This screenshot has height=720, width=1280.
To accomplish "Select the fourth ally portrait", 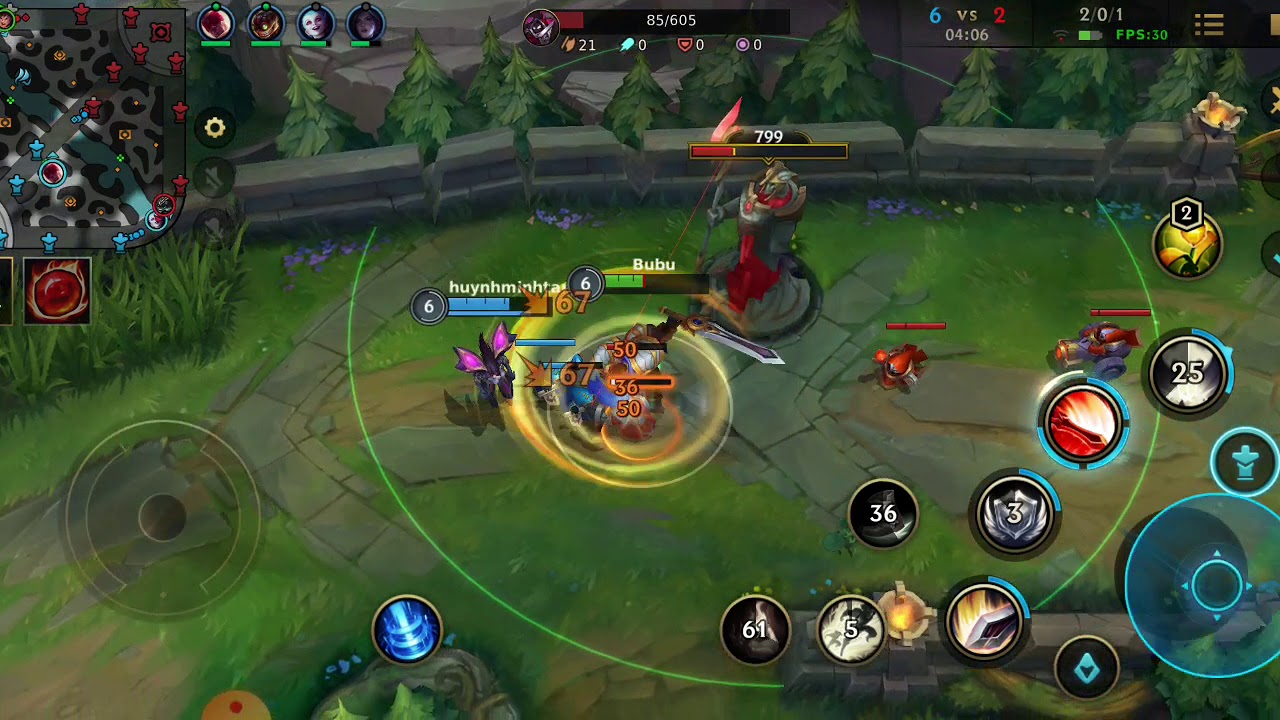I will 365,23.
